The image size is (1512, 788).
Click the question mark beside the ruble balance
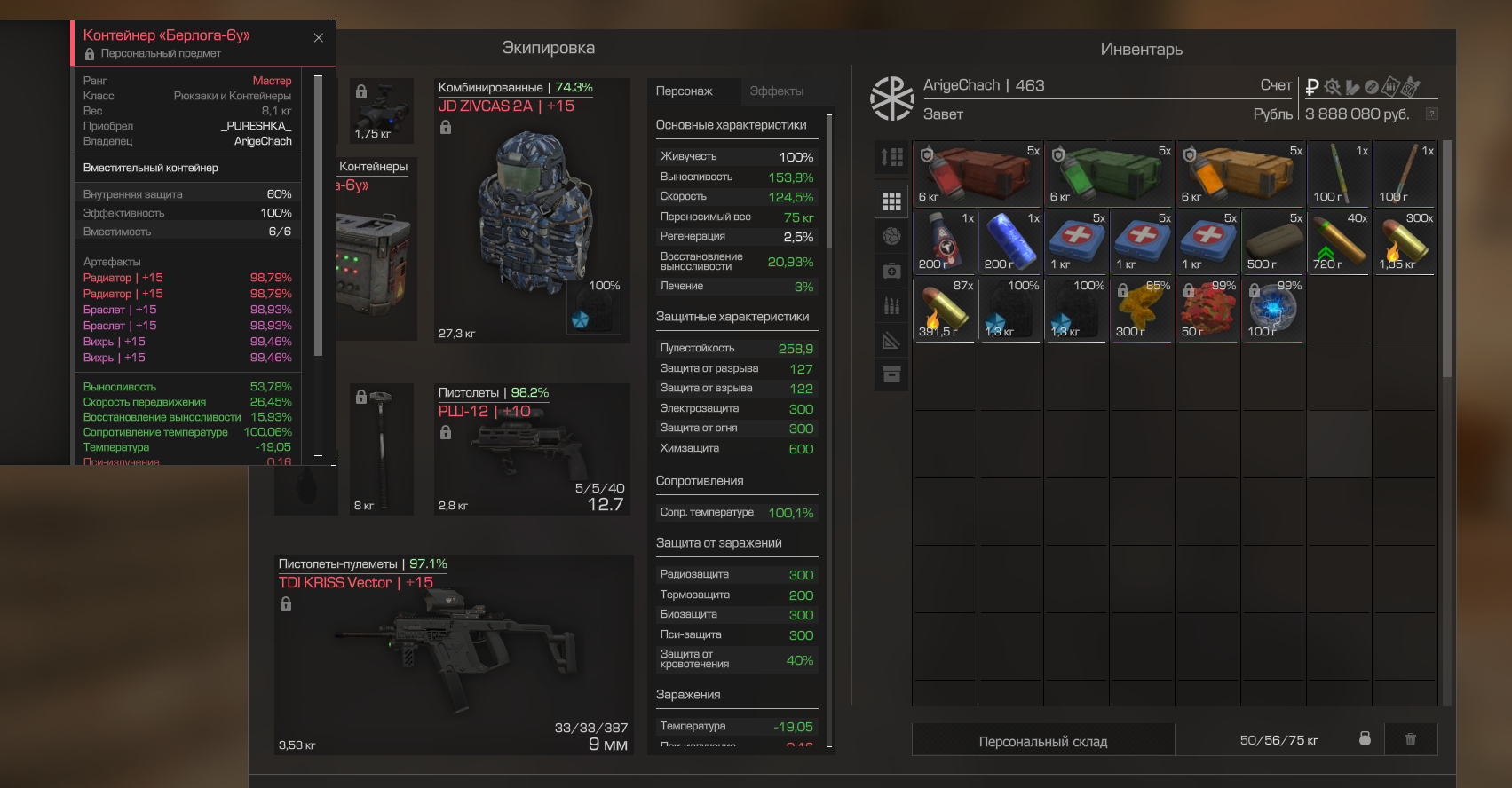tap(1431, 114)
